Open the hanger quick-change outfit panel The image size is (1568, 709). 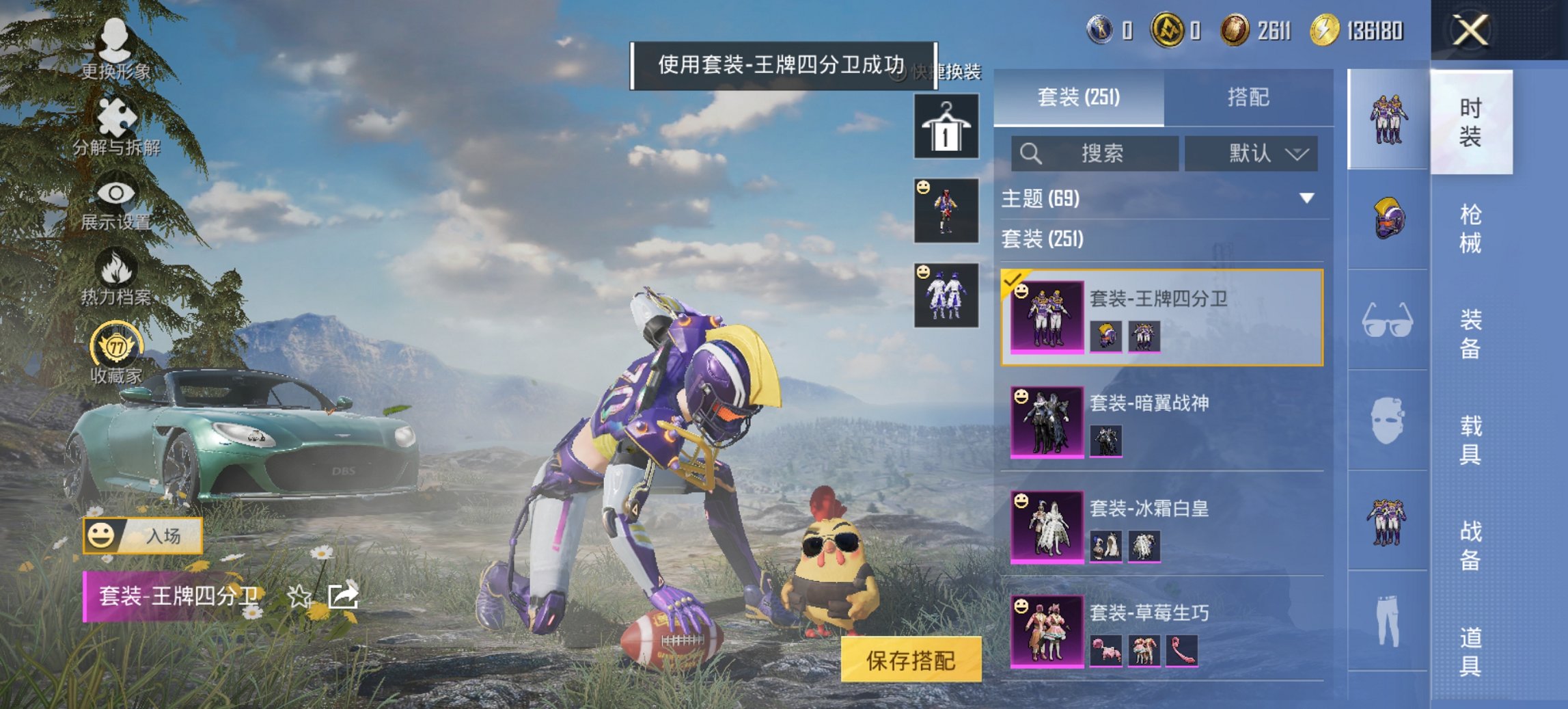pyautogui.click(x=946, y=127)
